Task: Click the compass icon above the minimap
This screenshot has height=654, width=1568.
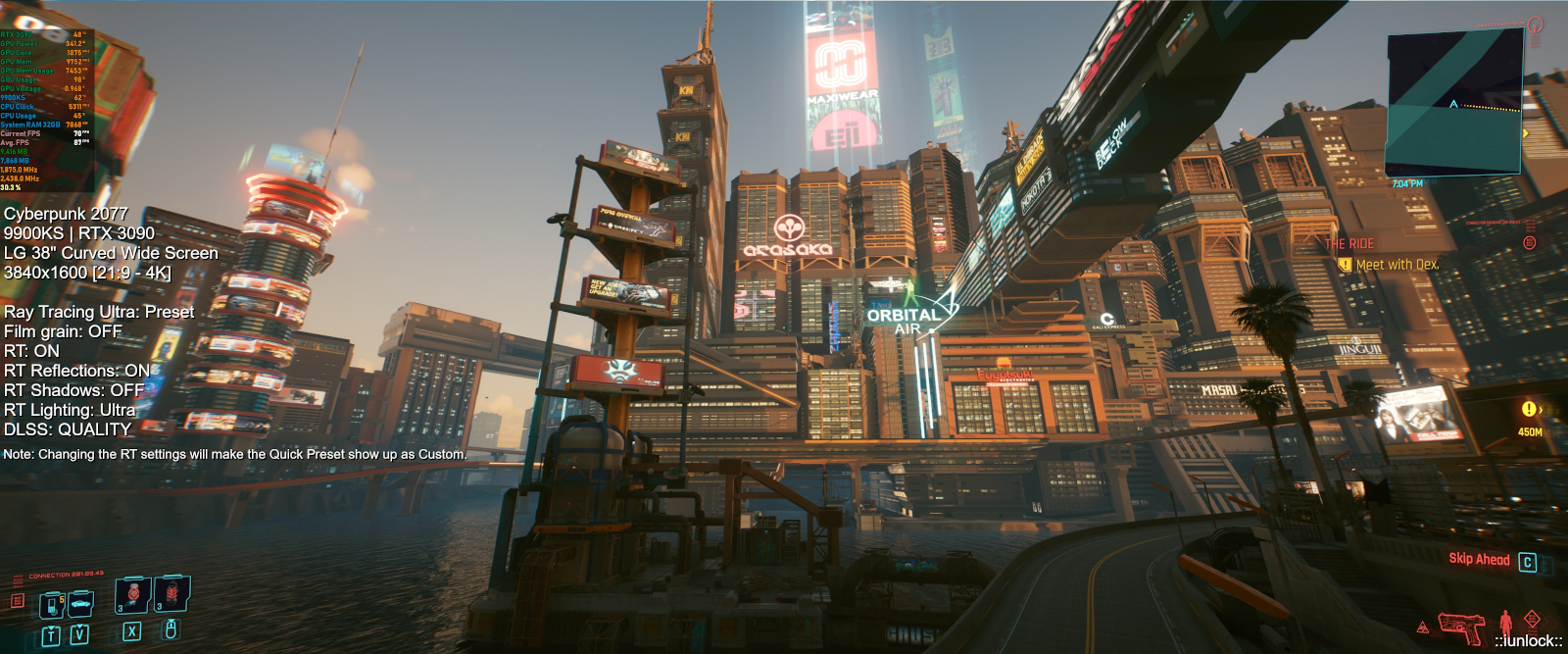Action: click(1535, 25)
